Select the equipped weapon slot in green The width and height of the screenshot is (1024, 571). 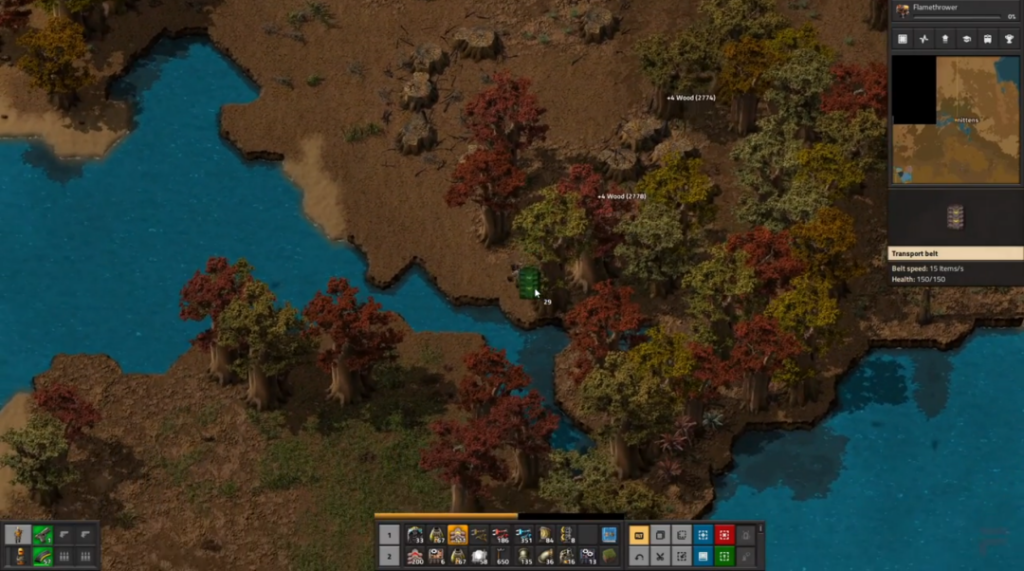pos(42,535)
